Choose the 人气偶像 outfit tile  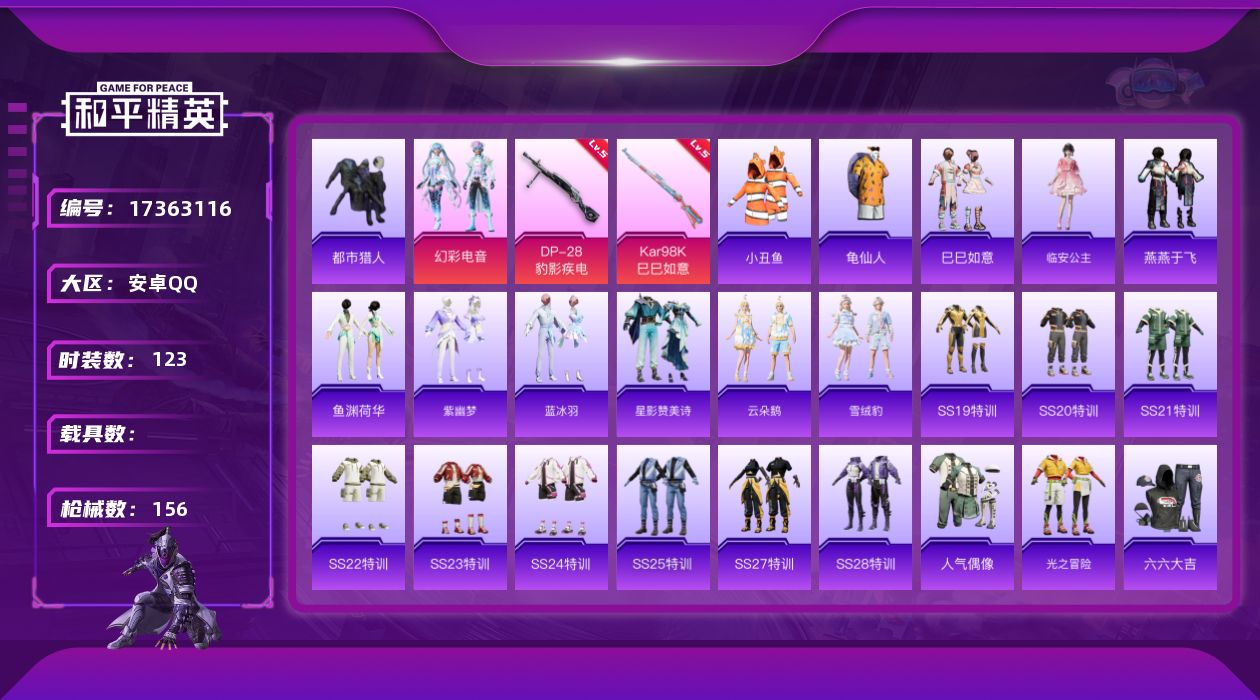point(967,516)
